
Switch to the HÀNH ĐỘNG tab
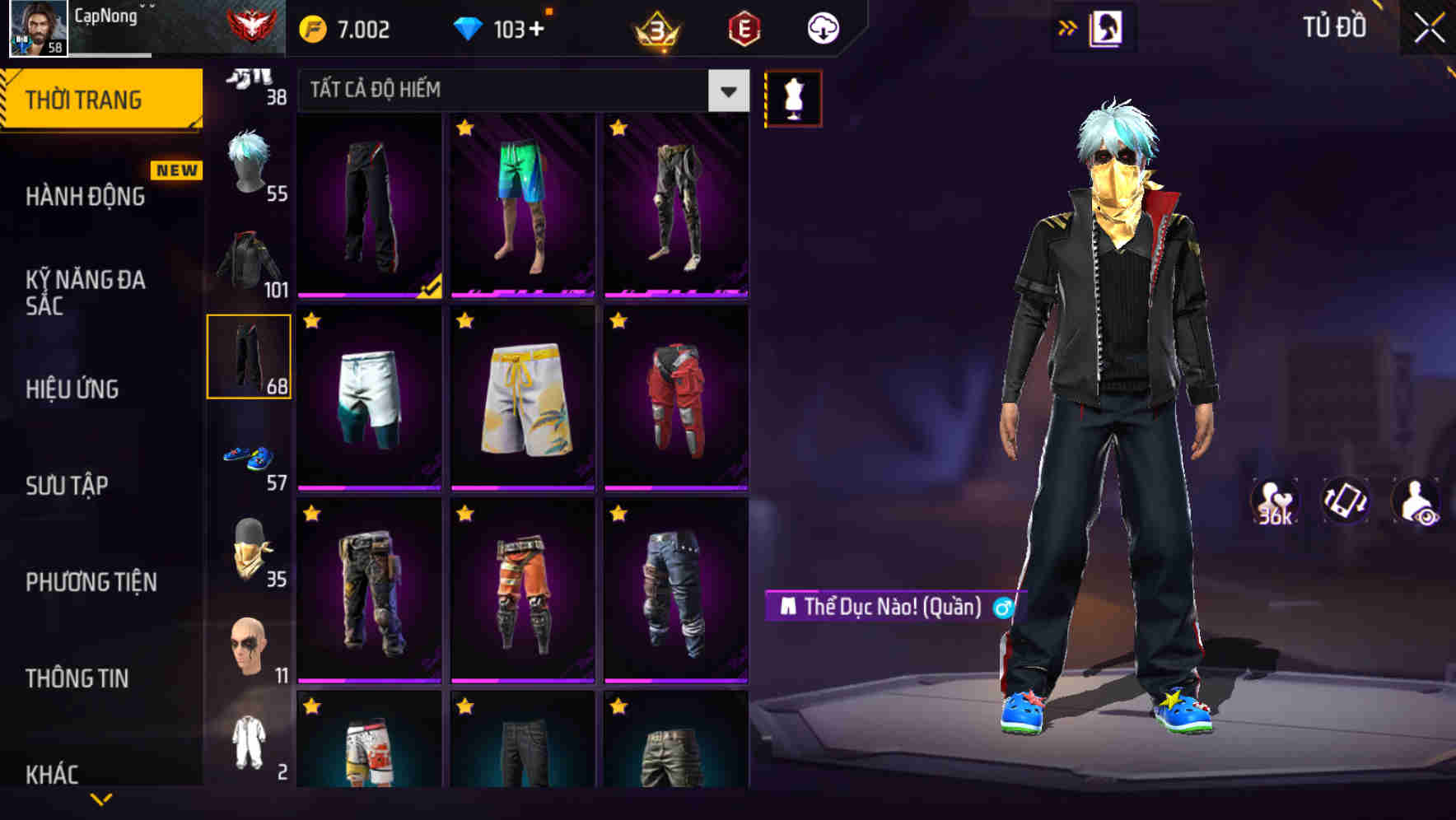[85, 196]
